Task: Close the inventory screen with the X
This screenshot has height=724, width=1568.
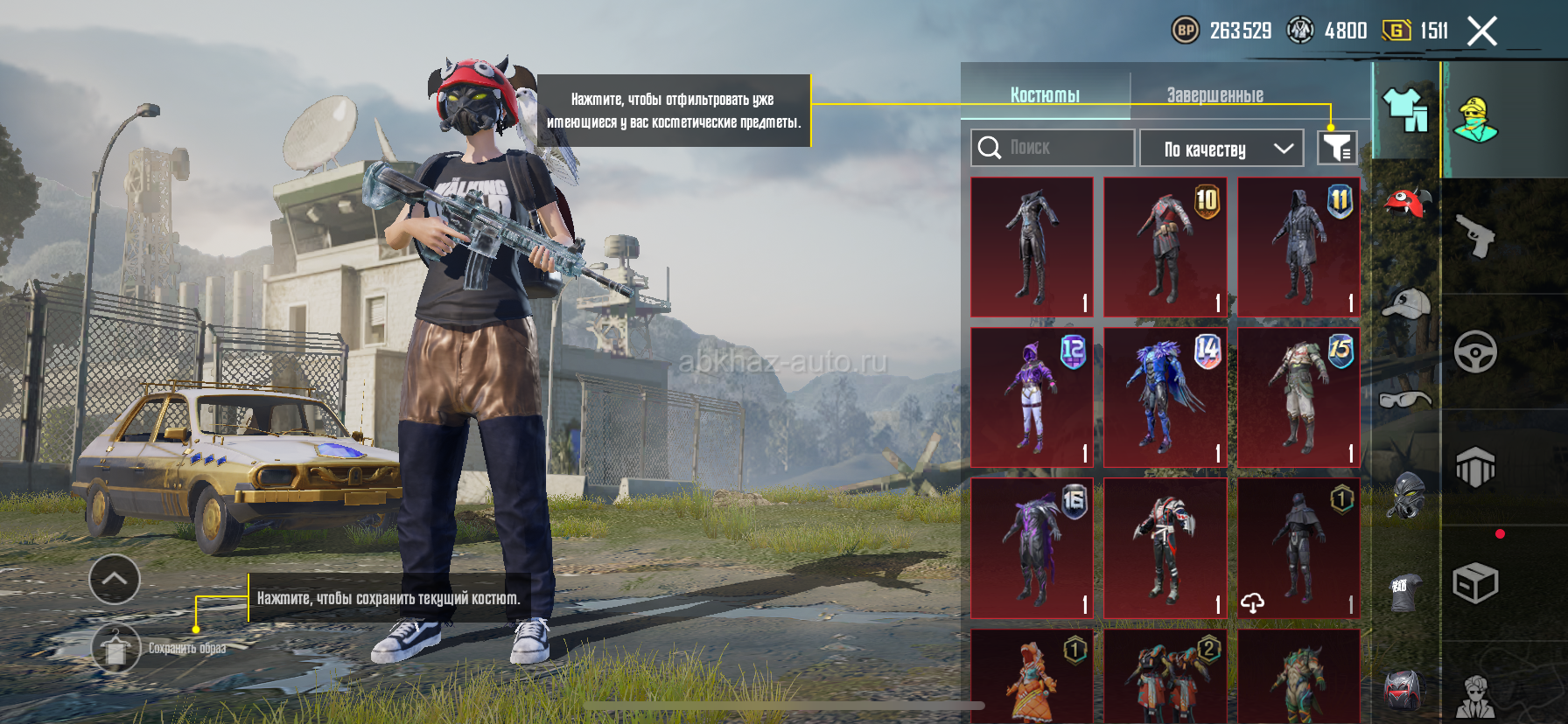Action: pos(1482,31)
